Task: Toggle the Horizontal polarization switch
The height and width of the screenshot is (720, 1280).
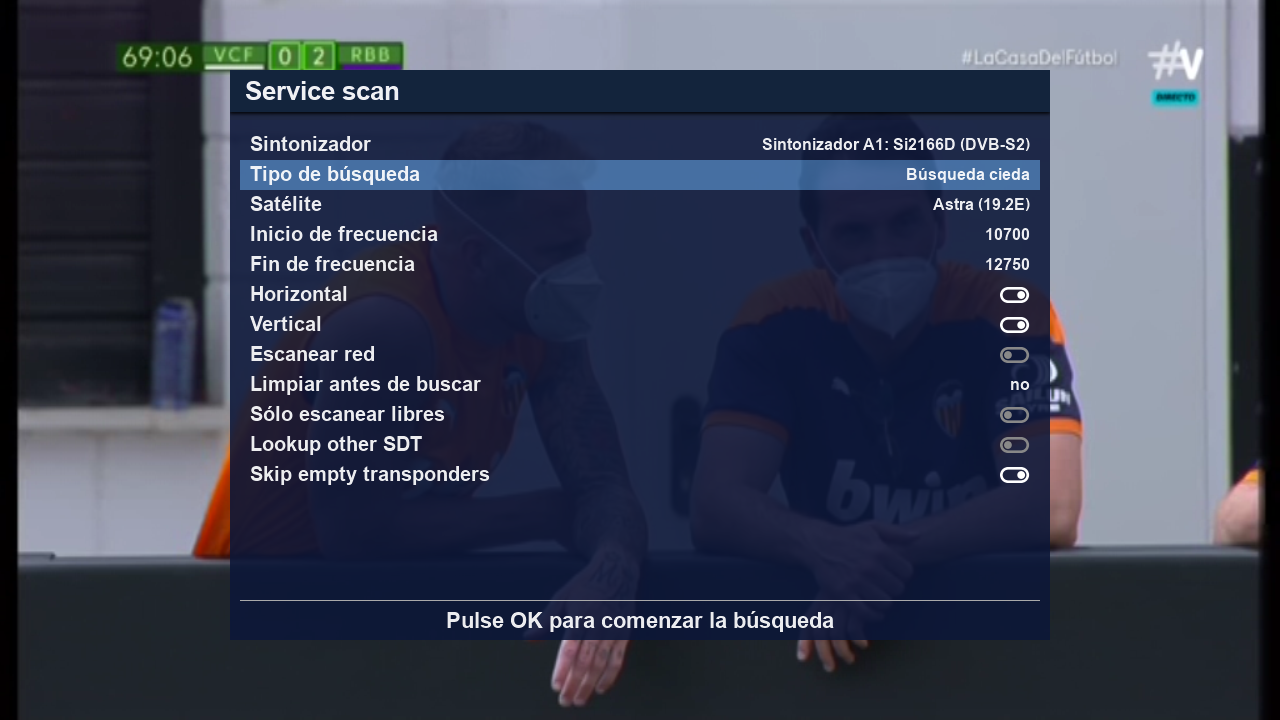Action: tap(1014, 295)
